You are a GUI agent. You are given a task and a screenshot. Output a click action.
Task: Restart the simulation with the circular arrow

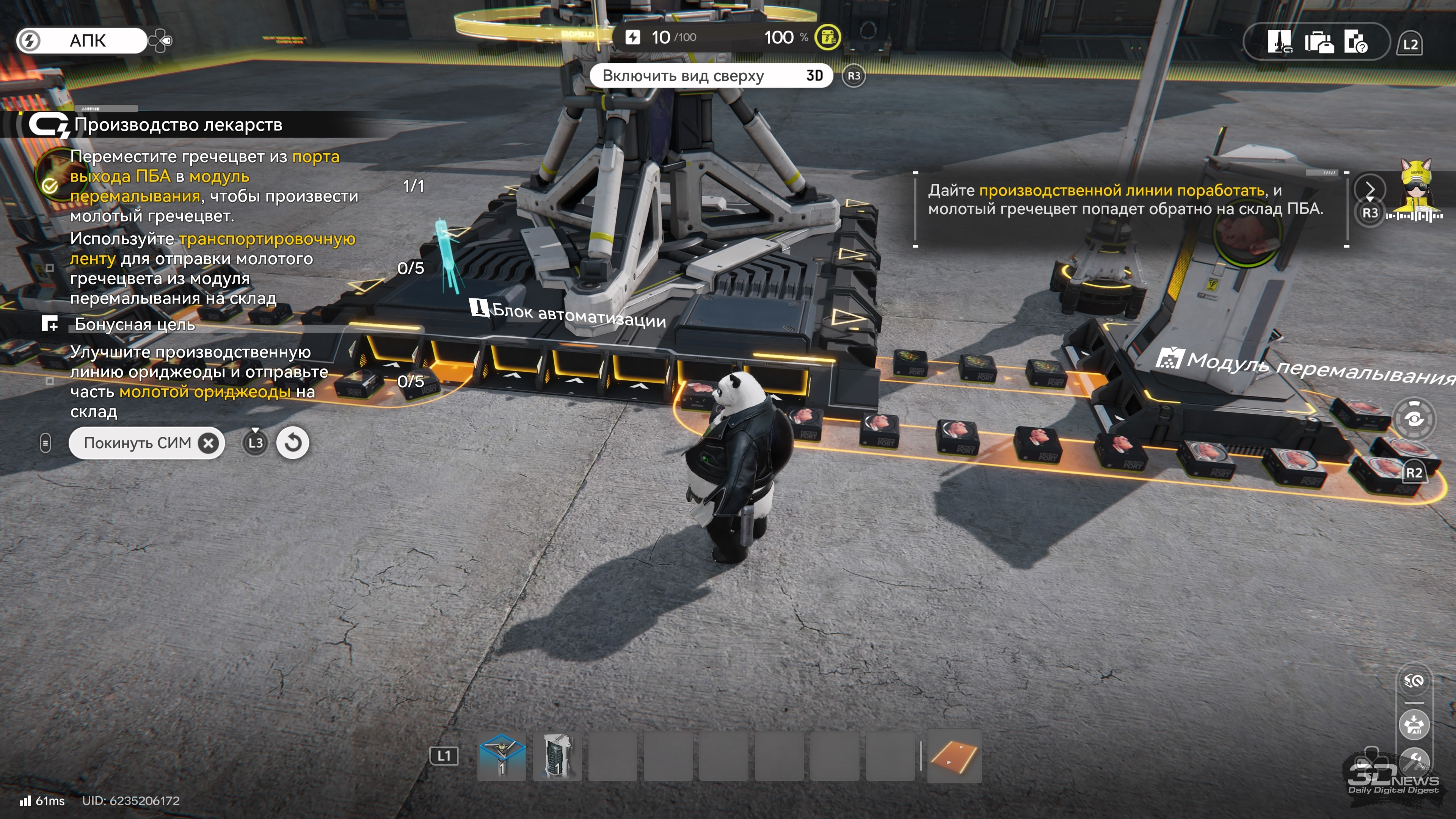click(x=292, y=442)
